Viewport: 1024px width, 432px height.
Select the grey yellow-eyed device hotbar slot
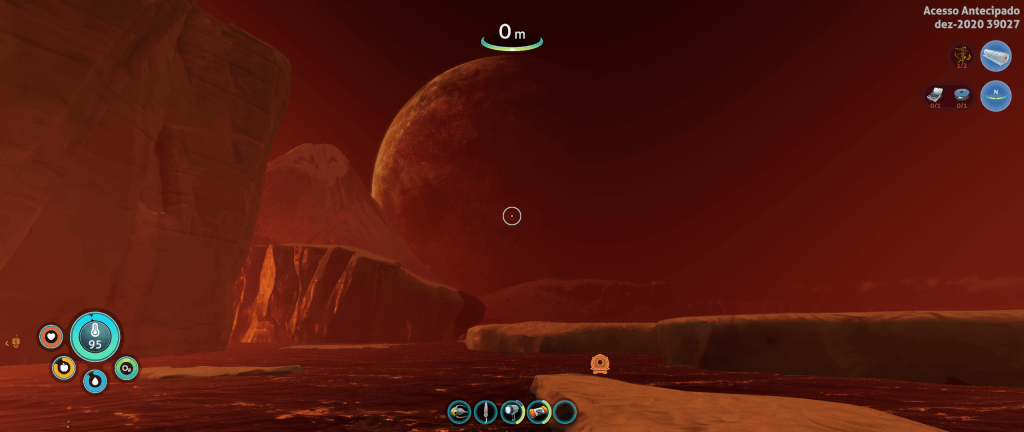[460, 411]
